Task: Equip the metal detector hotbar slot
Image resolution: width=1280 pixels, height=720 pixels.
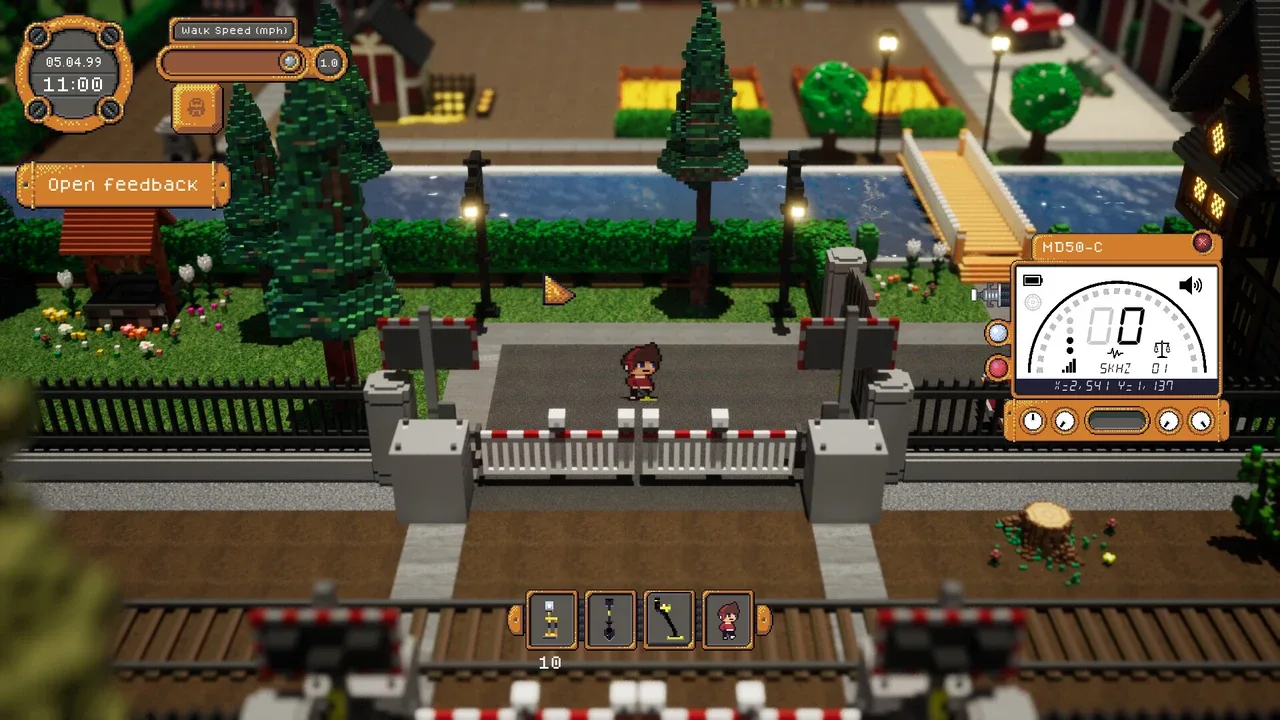Action: [x=669, y=620]
